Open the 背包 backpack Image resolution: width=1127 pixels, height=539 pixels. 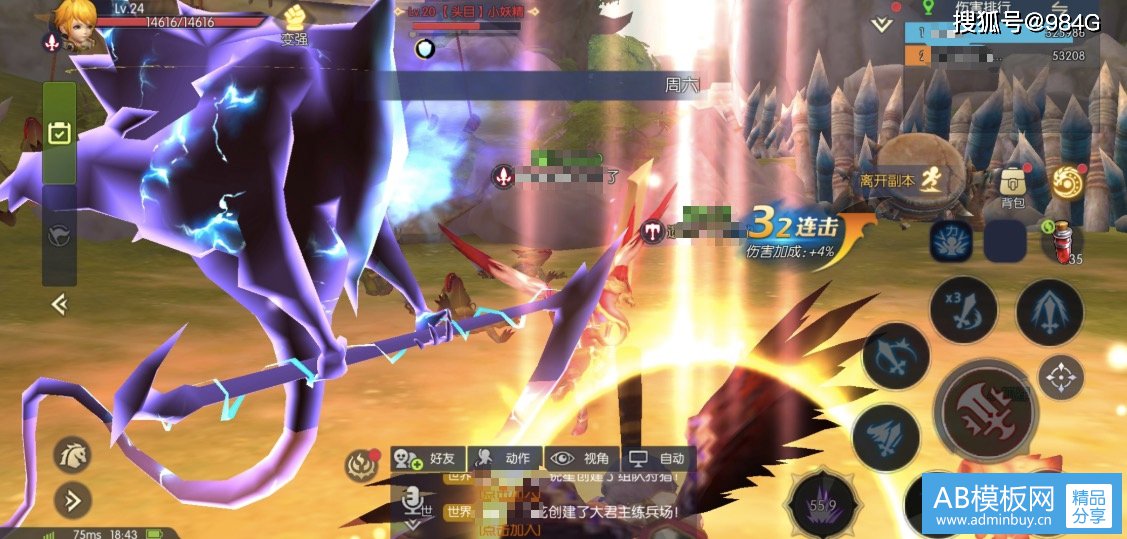1012,187
